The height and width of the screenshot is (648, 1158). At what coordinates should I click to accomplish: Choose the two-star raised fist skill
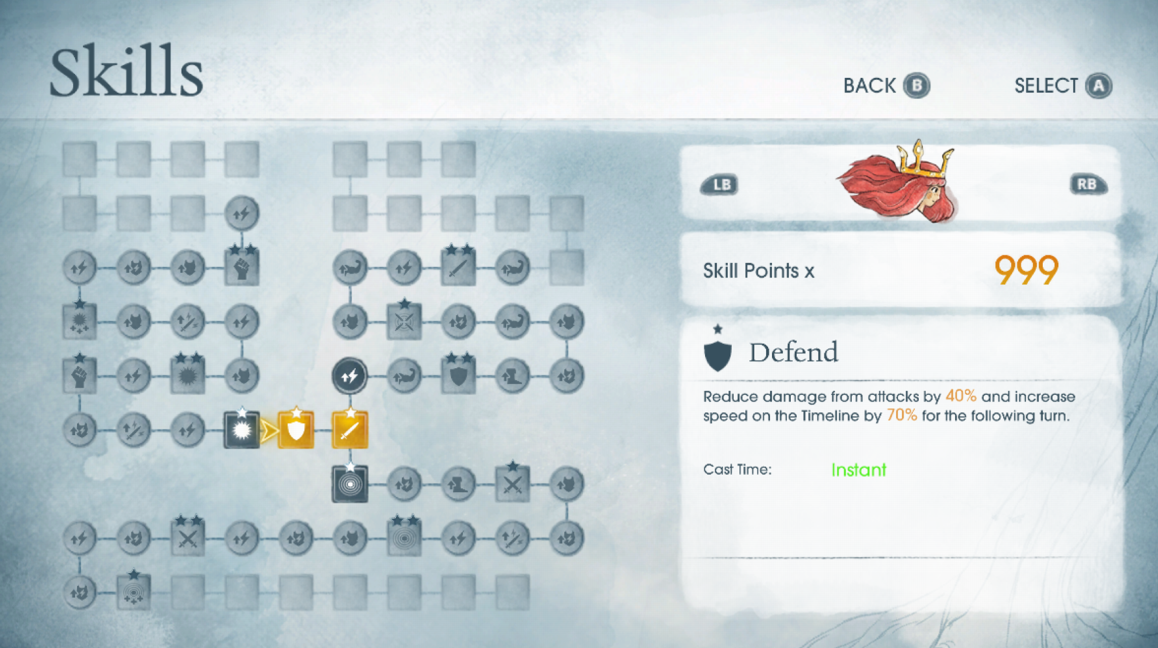point(242,268)
